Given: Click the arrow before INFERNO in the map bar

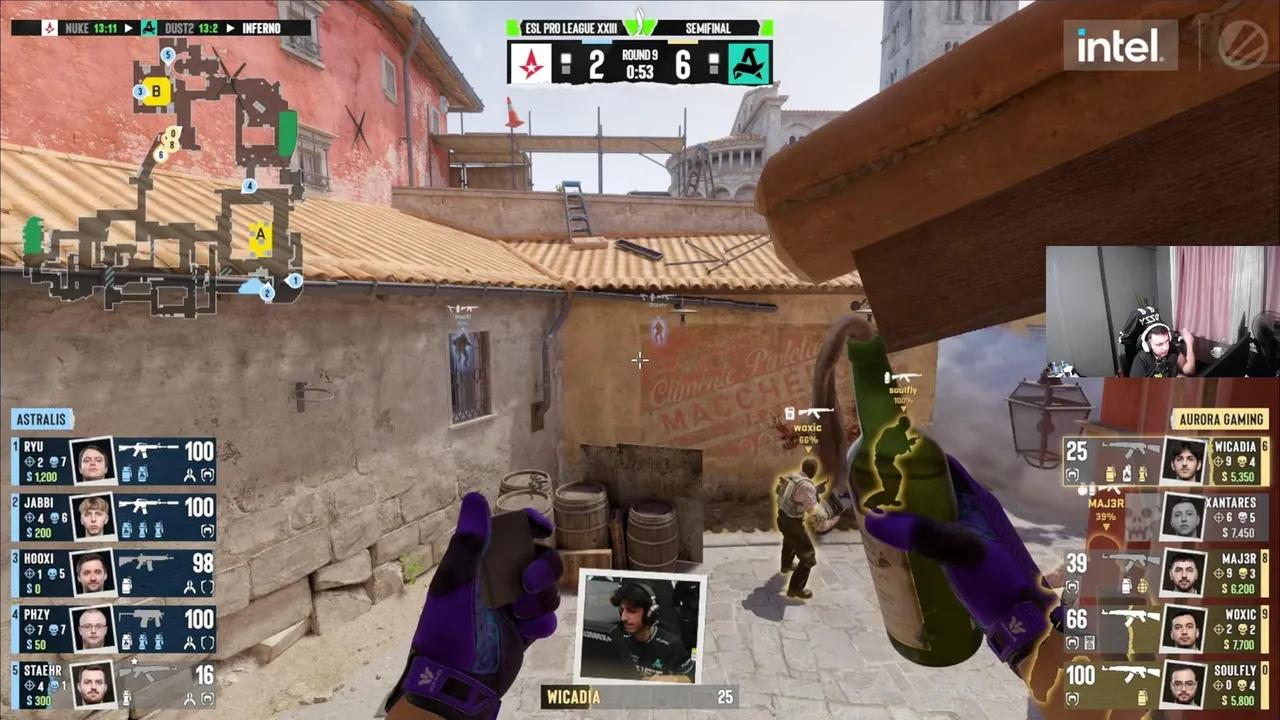Looking at the screenshot, I should 230,28.
